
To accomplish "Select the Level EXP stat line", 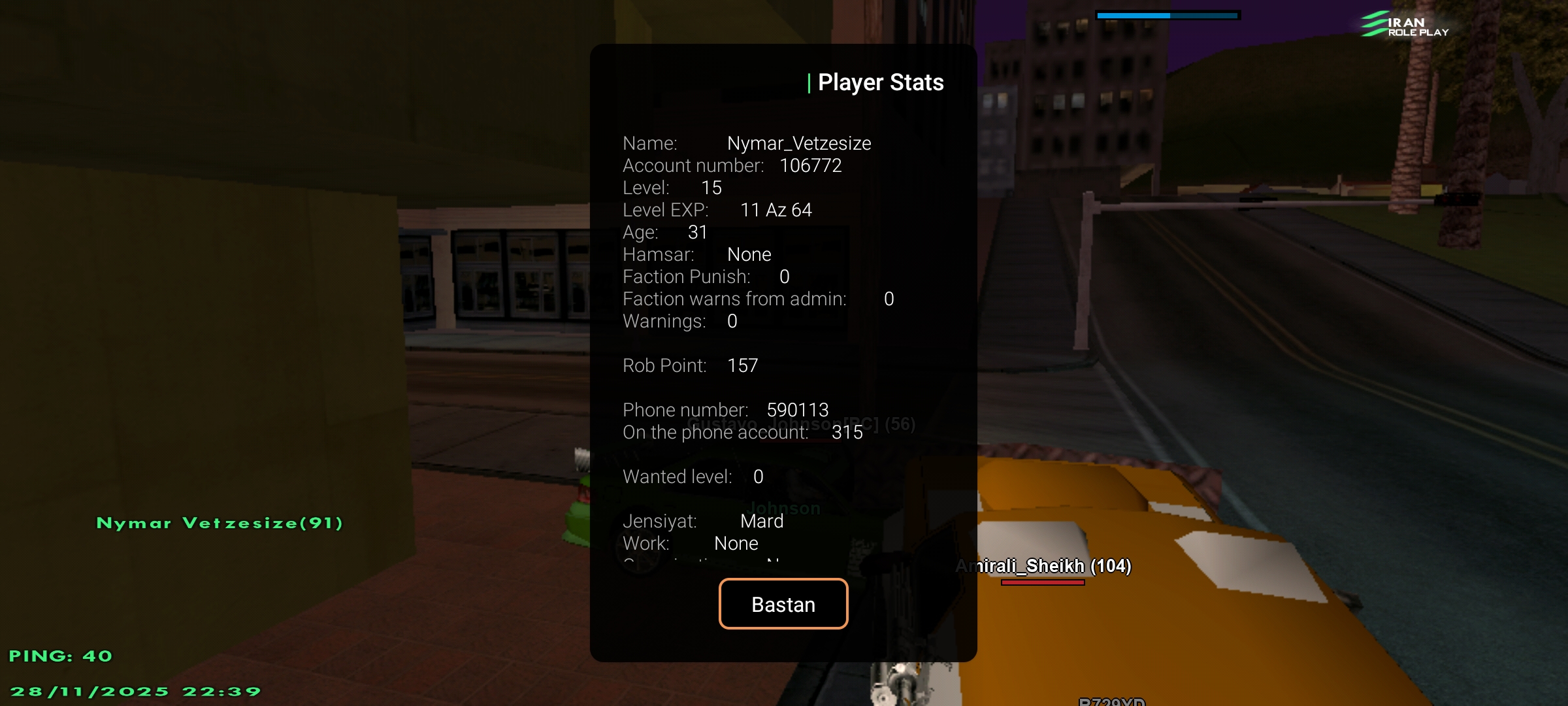I will click(717, 210).
